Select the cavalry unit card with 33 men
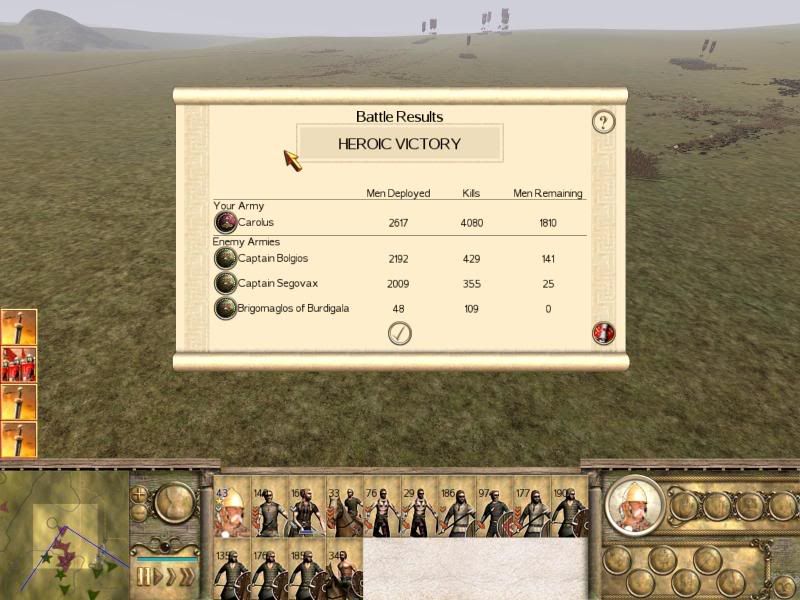Screen dimensions: 800x600 coord(343,511)
